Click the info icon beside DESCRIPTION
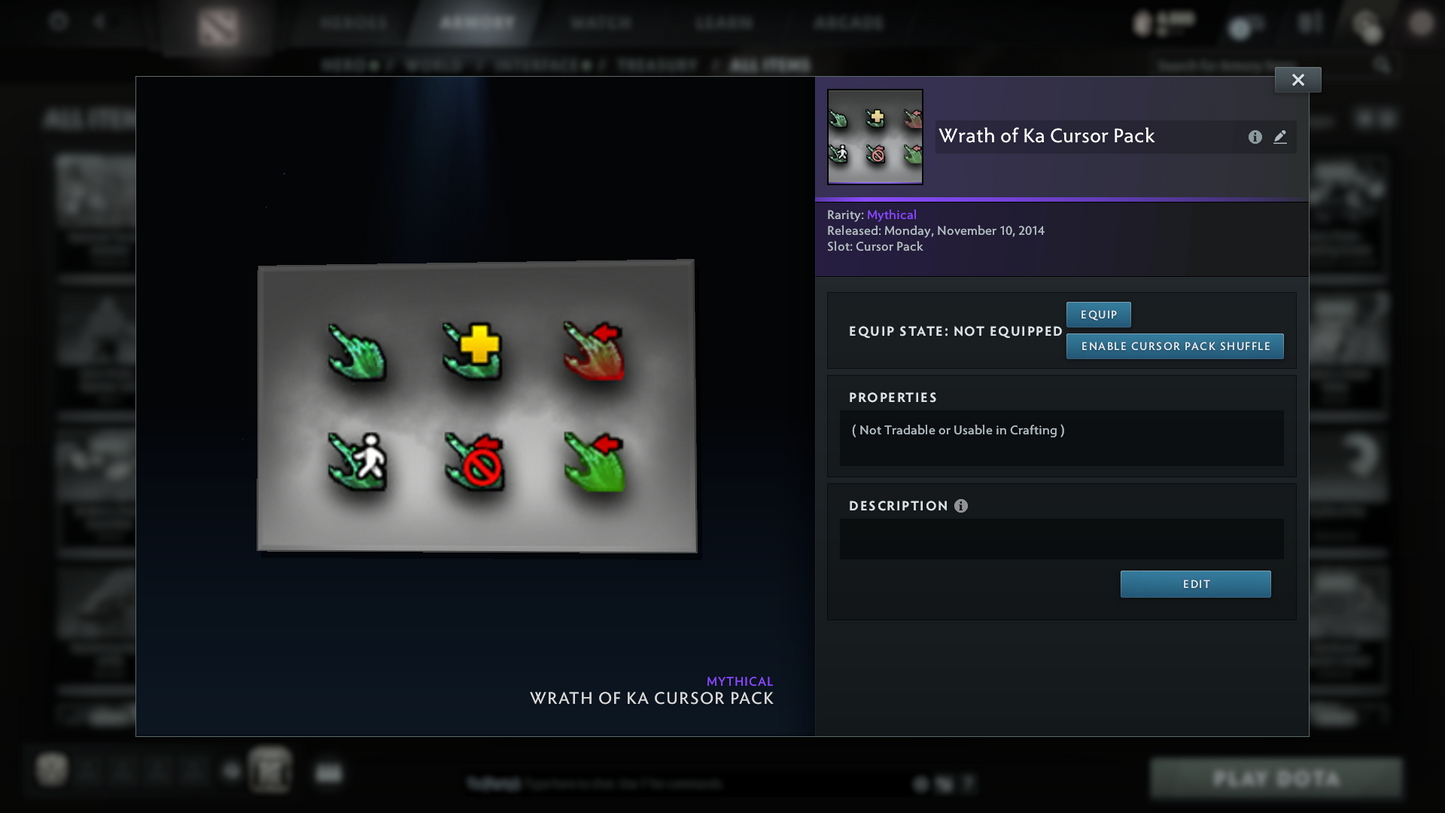The width and height of the screenshot is (1445, 813). (x=961, y=505)
